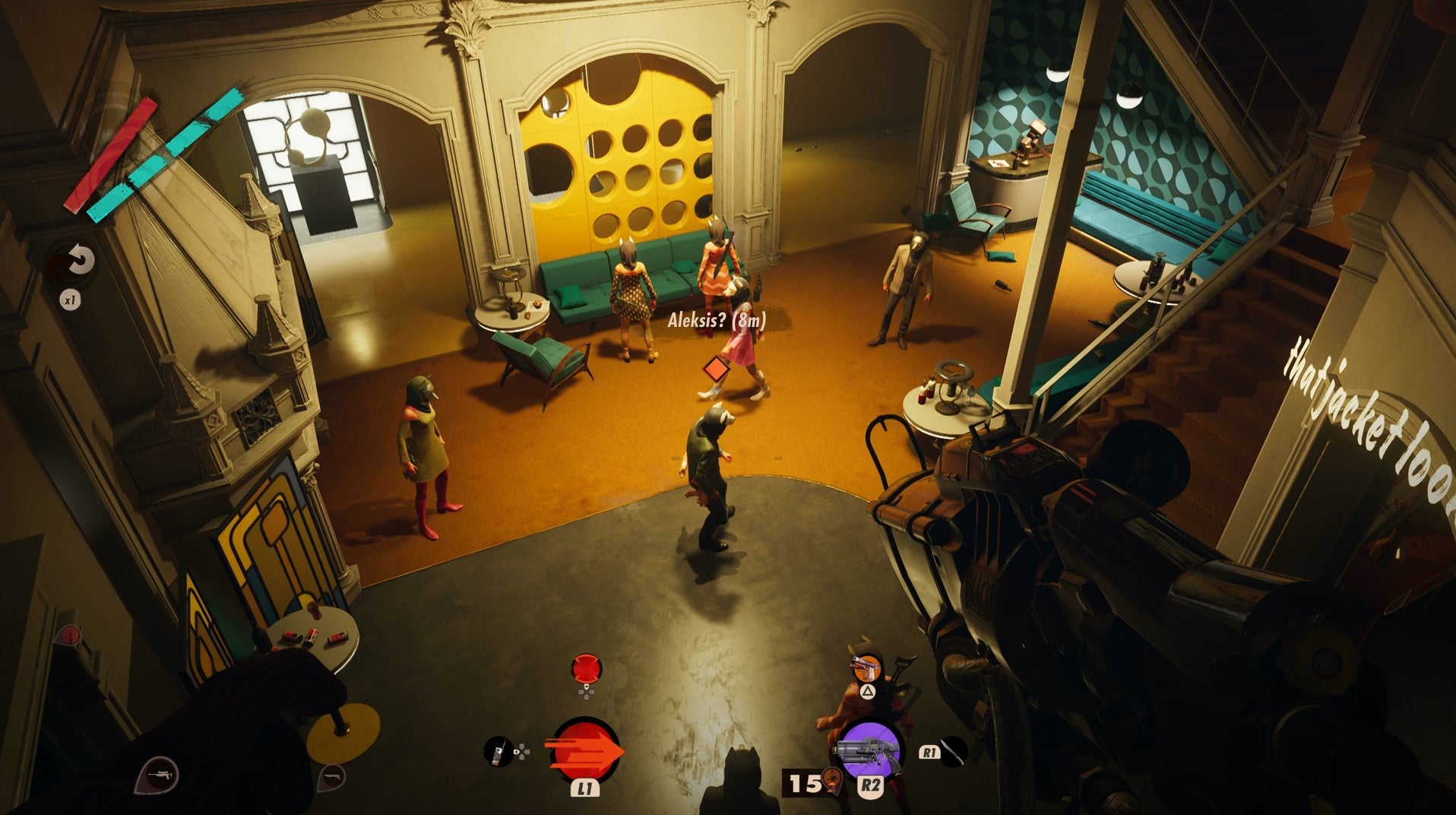Click the red target waypoint marker
Screen dimensions: 1456x815
[x=70, y=635]
